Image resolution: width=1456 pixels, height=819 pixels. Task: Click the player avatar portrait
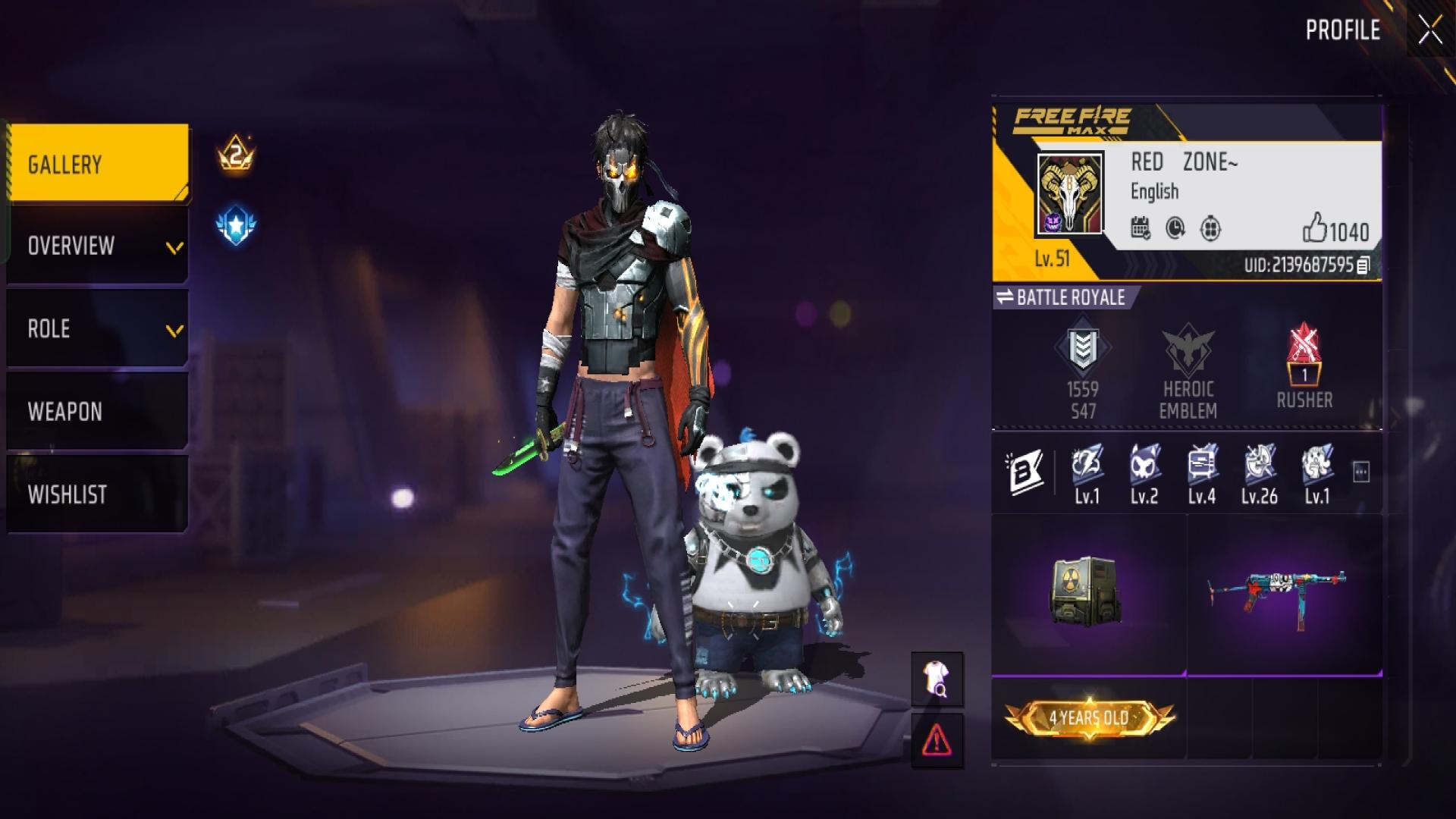pos(1069,194)
